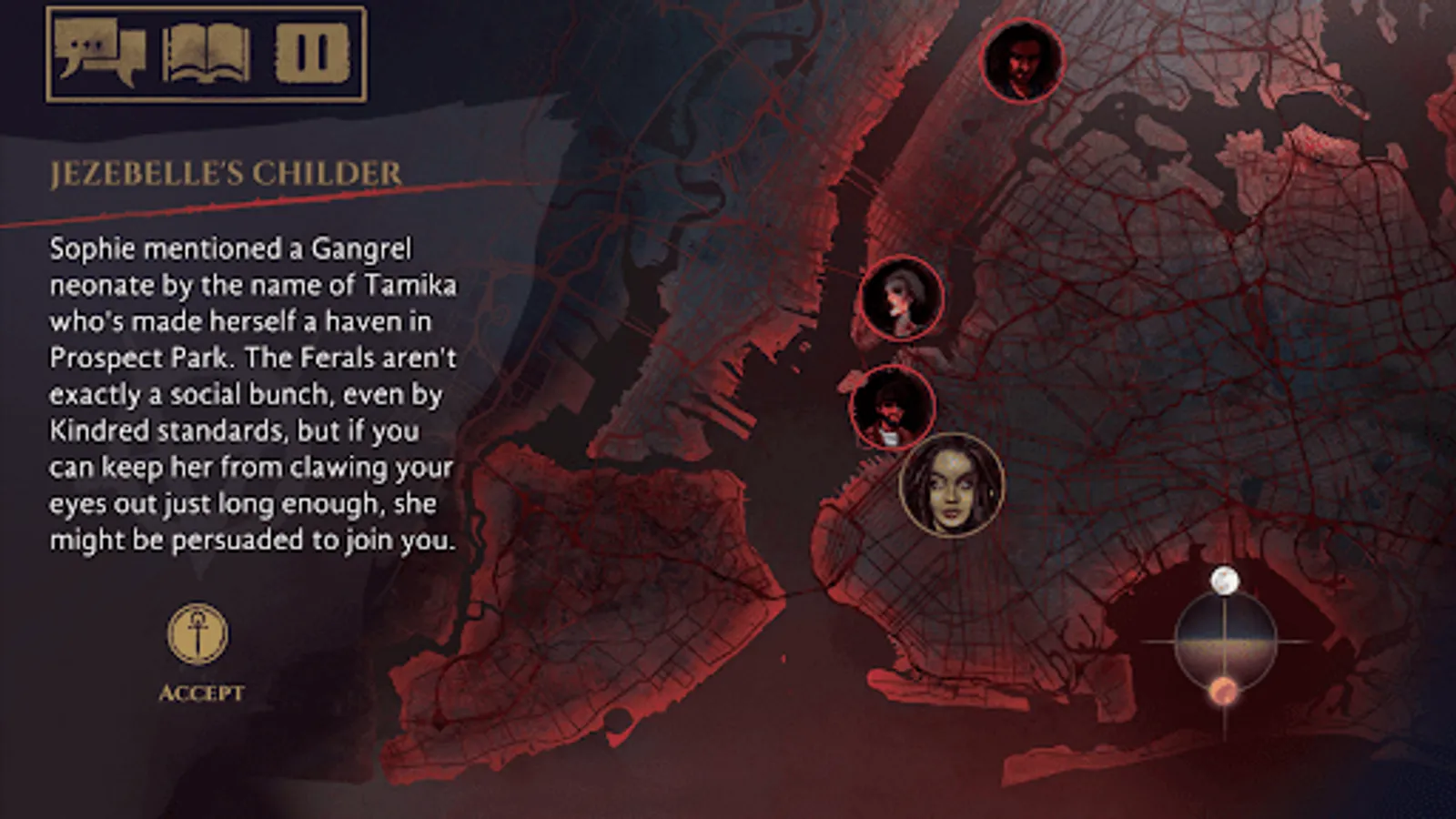Viewport: 1456px width, 819px height.
Task: Select Tamika's highlighted portrait on the map
Action: [950, 487]
